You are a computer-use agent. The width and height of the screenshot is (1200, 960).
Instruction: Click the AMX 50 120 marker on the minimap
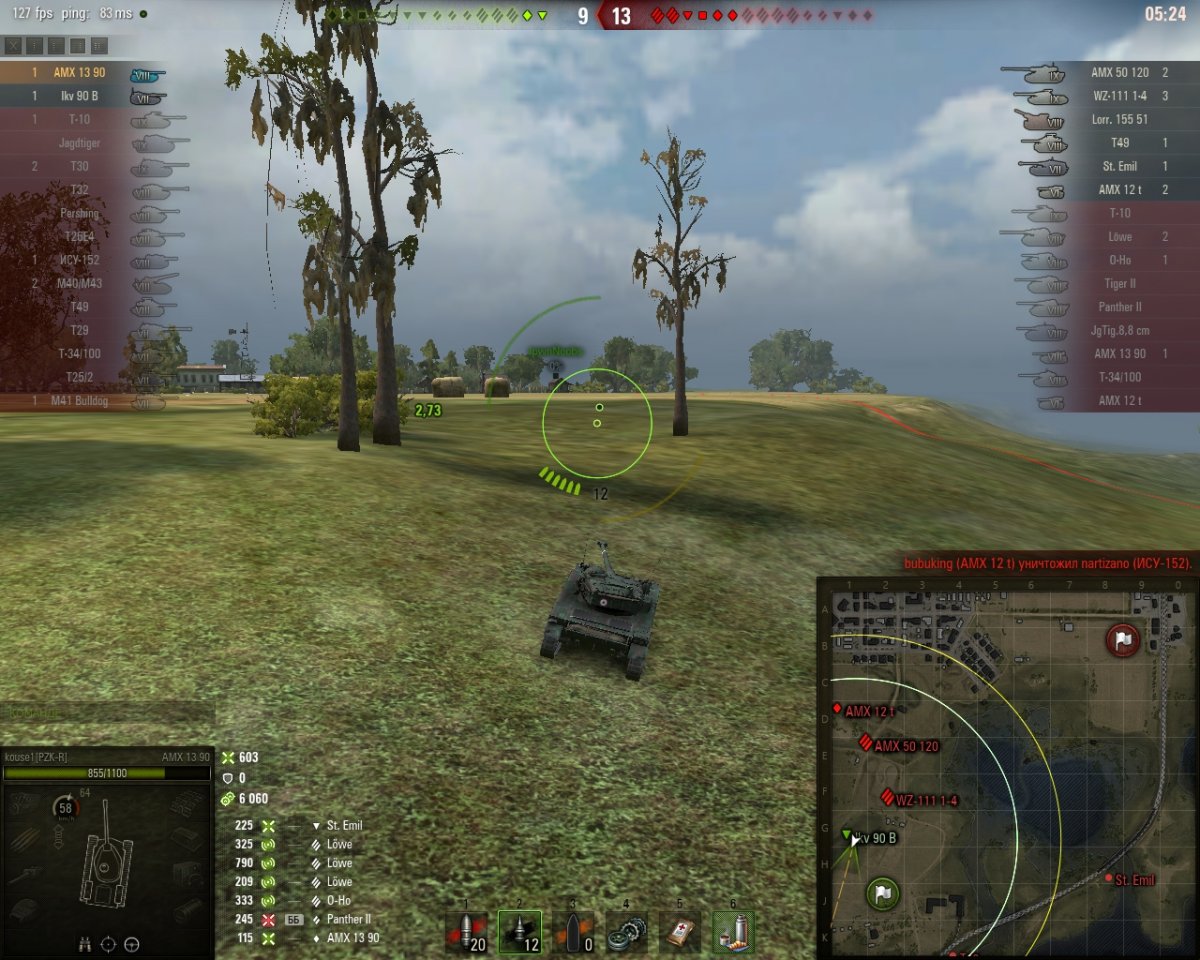pyautogui.click(x=866, y=743)
